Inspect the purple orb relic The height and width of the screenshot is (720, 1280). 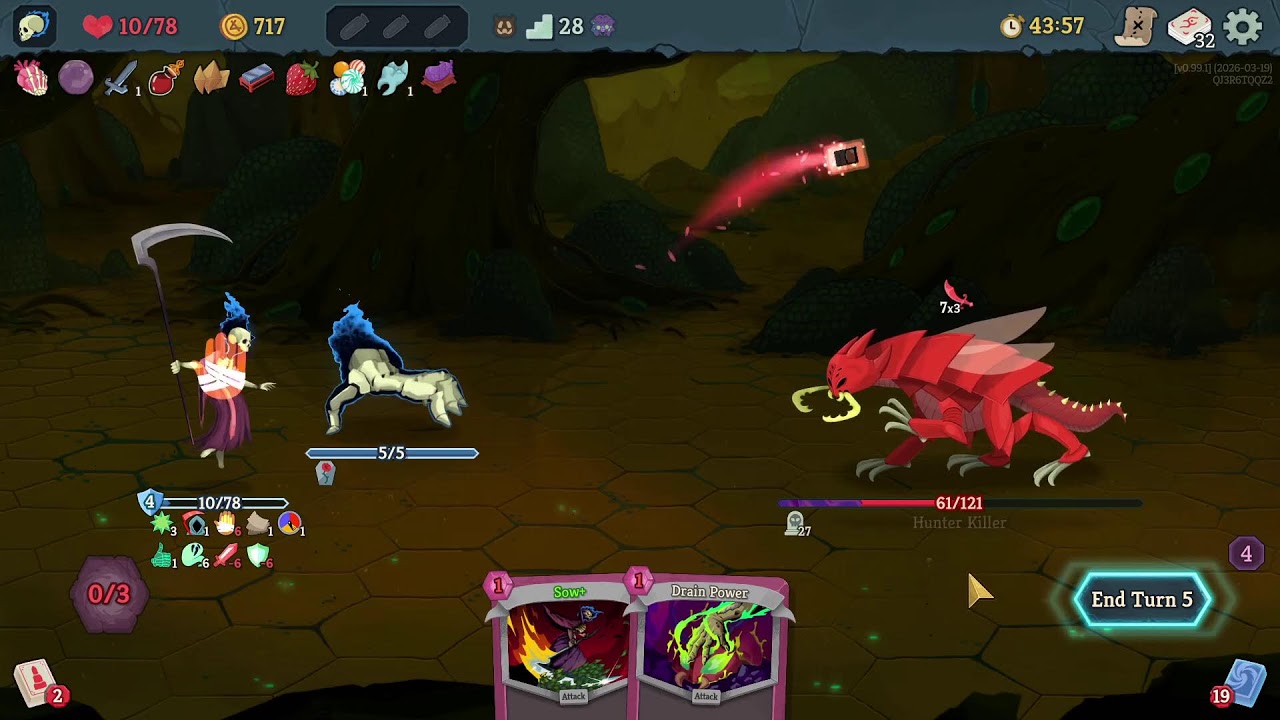coord(76,78)
